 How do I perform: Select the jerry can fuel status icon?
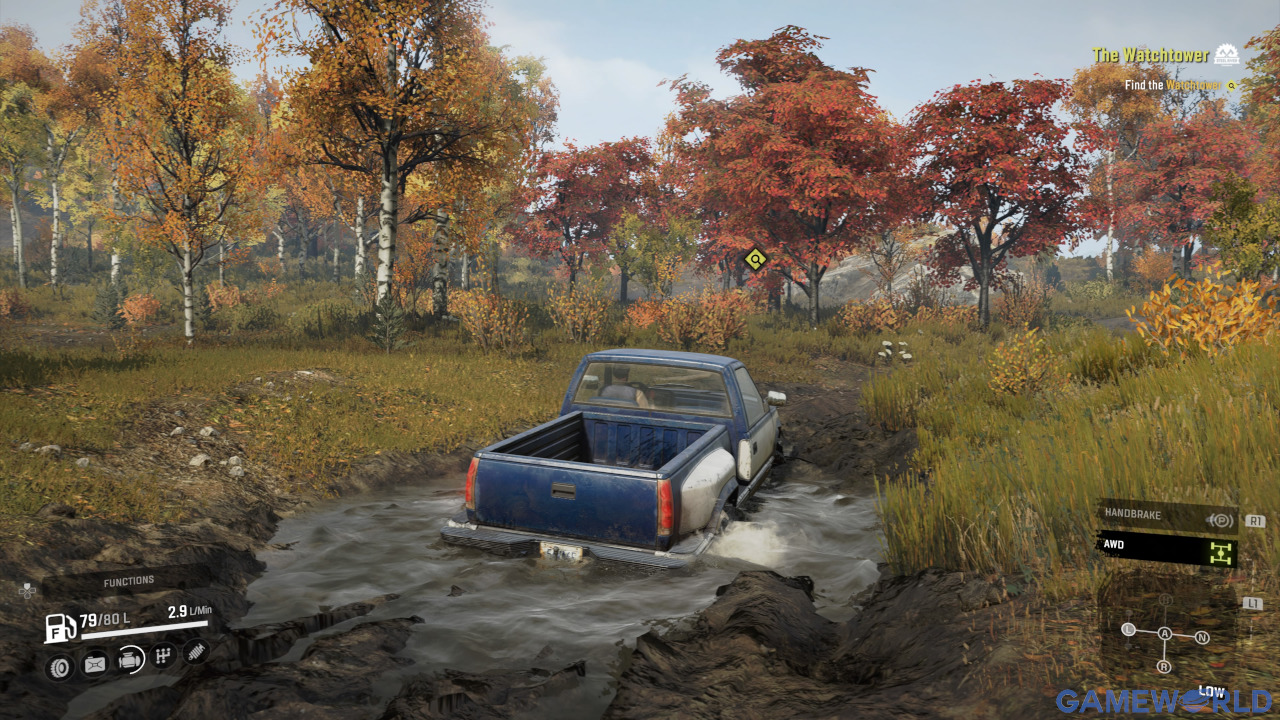(95, 662)
